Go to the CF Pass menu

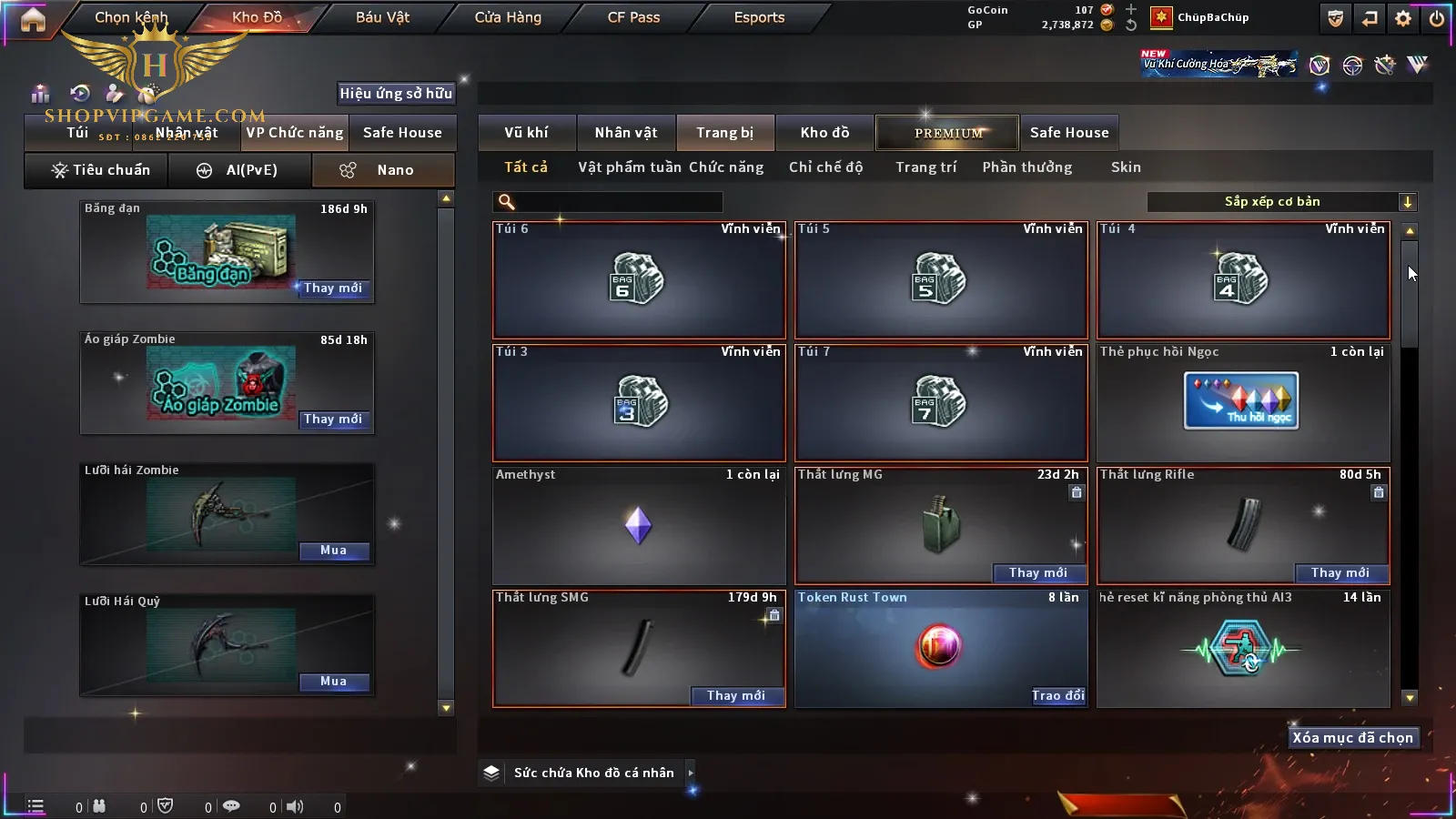coord(633,17)
